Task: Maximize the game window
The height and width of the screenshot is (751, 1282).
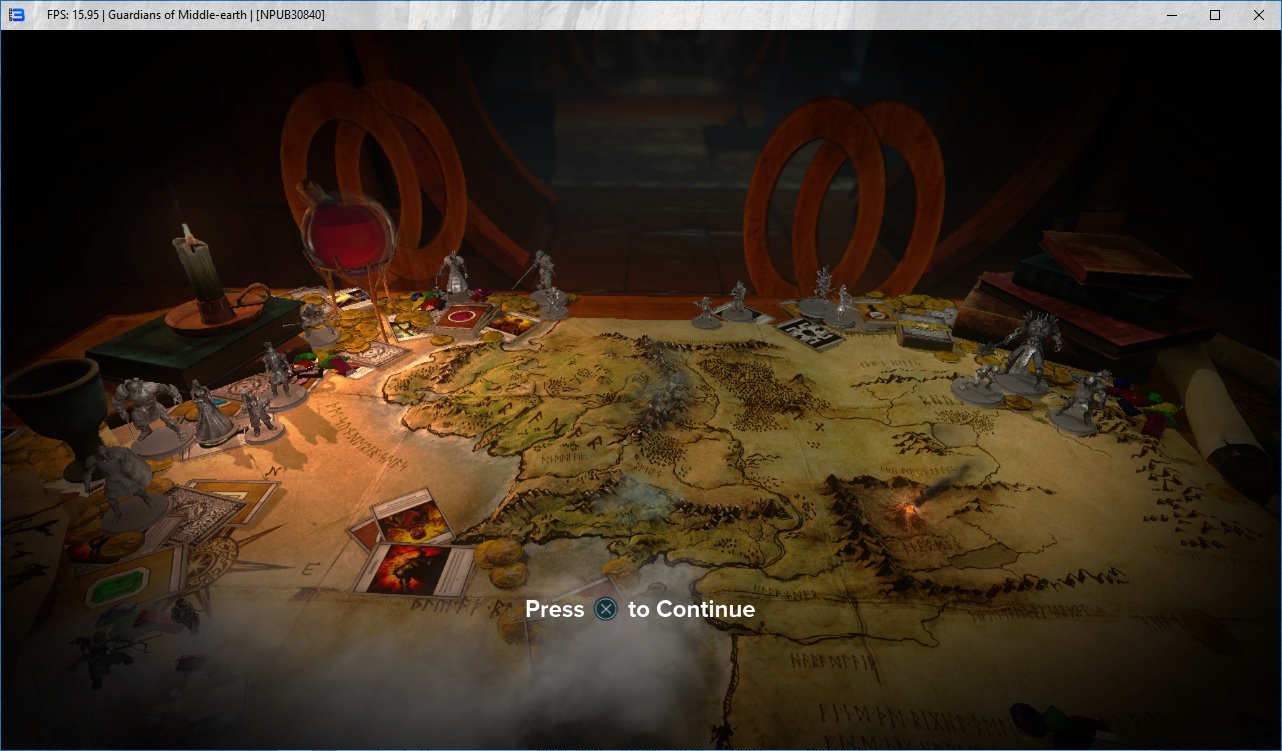Action: [1214, 15]
